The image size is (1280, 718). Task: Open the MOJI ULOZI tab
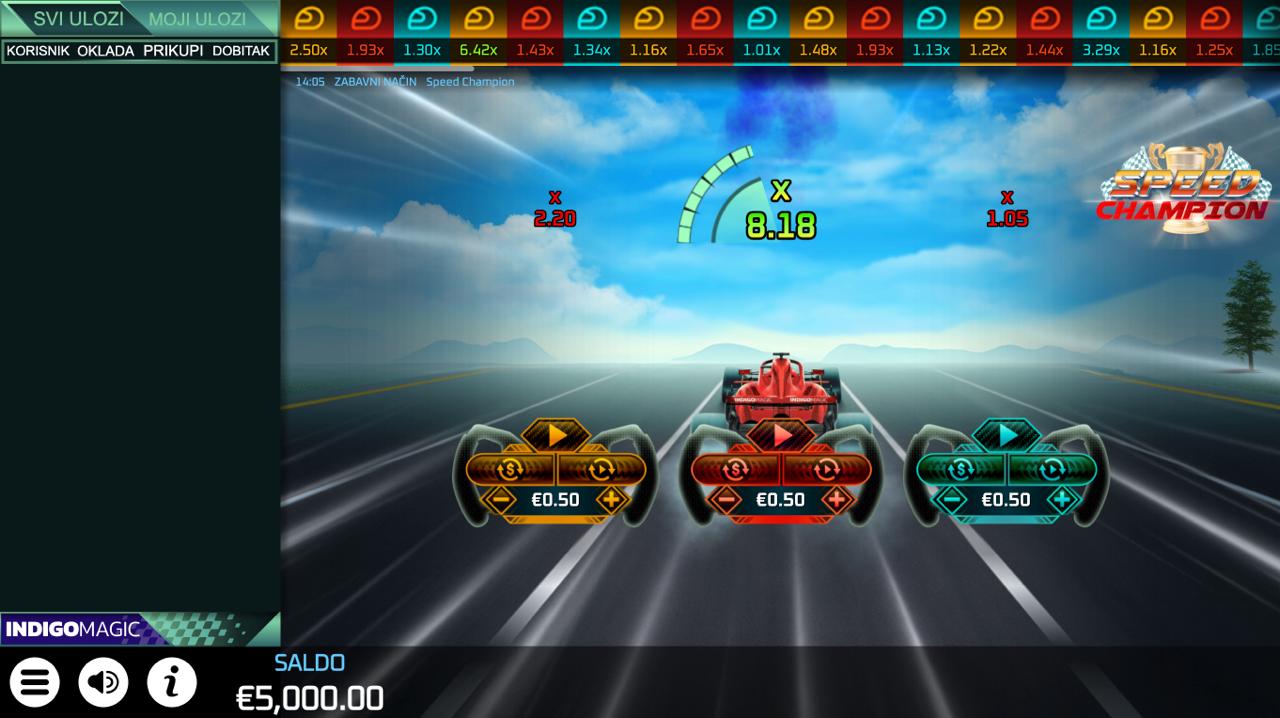pyautogui.click(x=198, y=19)
